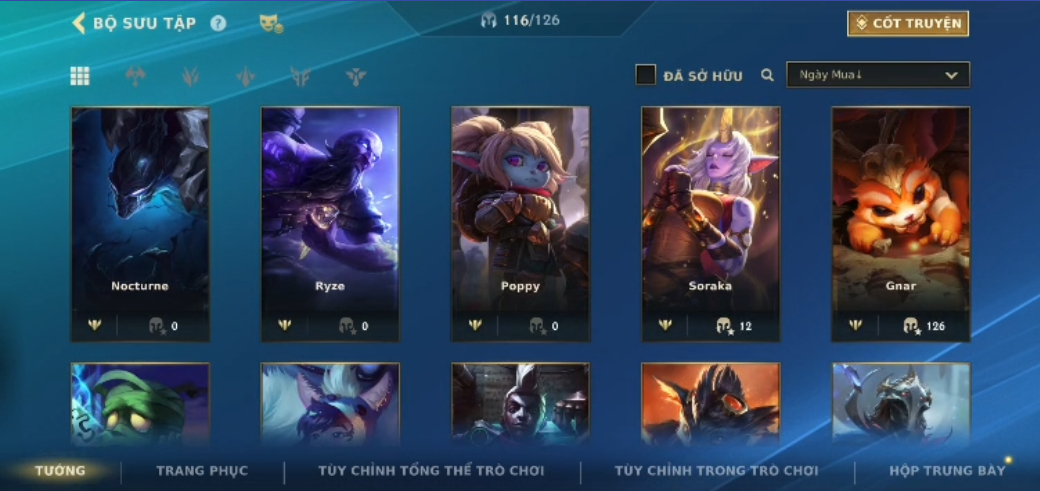This screenshot has width=1040, height=491.
Task: Click the cat mask icon
Action: [x=270, y=23]
